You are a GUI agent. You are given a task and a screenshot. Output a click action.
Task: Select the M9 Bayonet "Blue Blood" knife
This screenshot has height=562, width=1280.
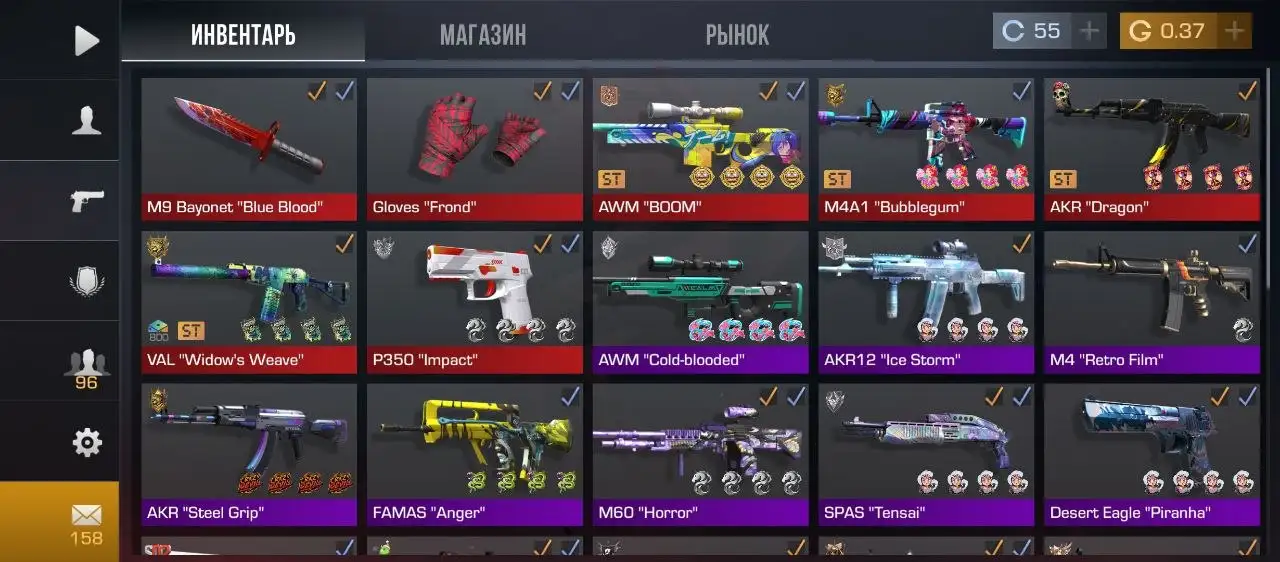coord(249,148)
